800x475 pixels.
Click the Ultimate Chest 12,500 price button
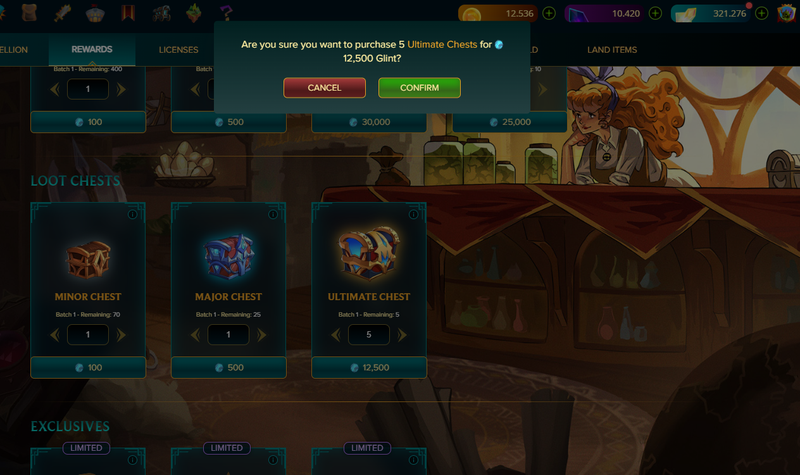tap(369, 368)
